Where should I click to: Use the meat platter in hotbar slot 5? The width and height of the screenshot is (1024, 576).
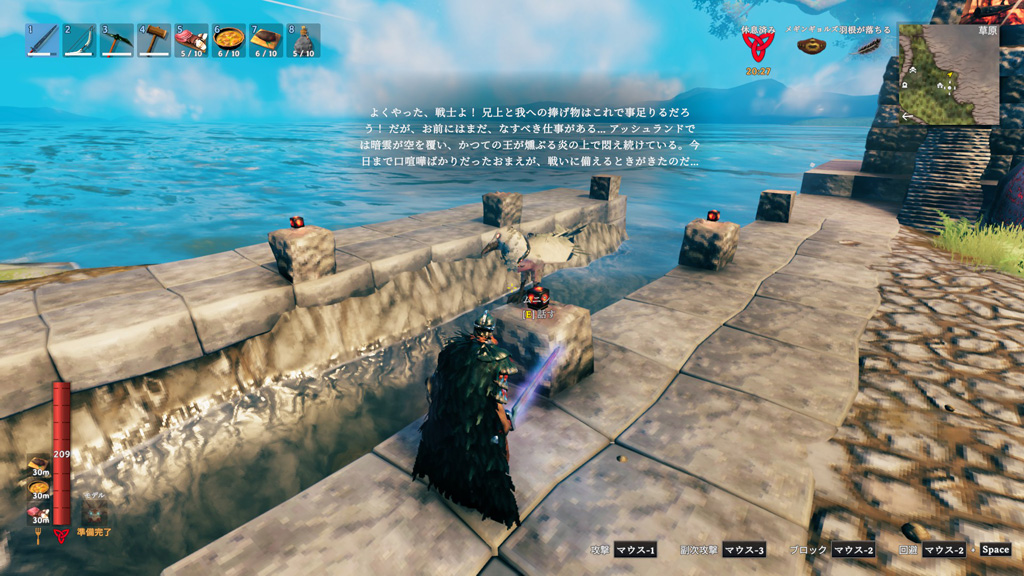coord(191,40)
